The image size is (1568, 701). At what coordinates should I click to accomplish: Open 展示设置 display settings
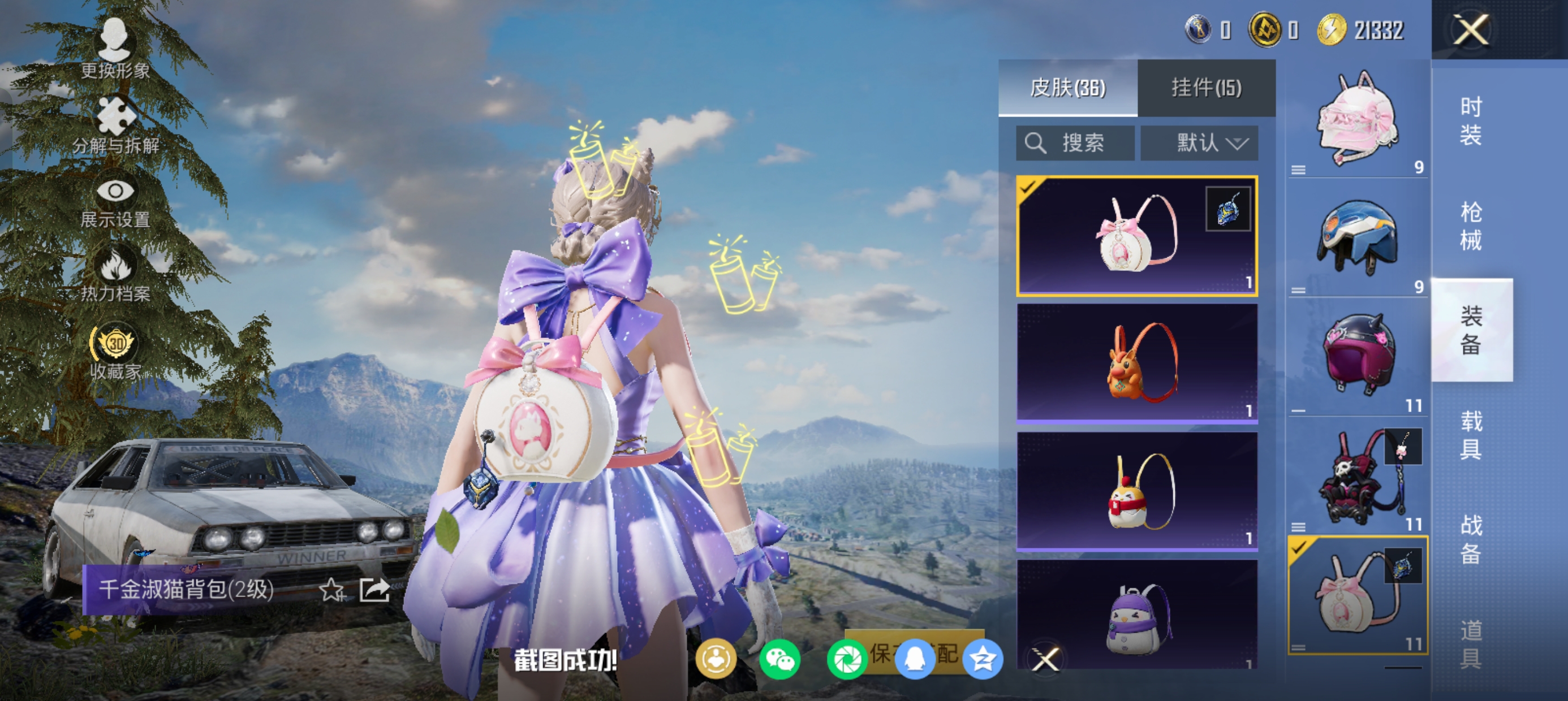(115, 202)
